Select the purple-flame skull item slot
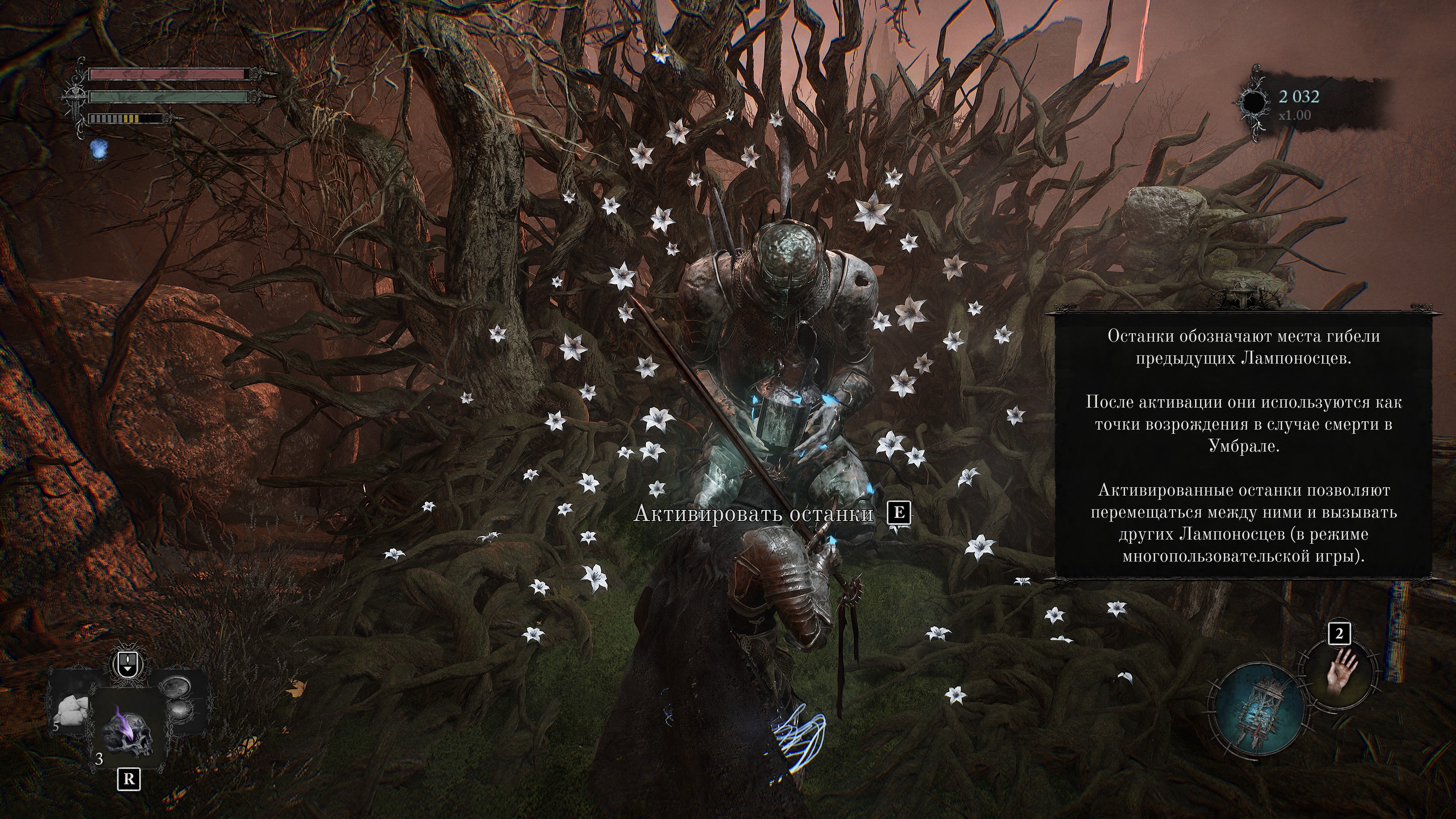Screen dimensions: 1456x819 click(128, 734)
